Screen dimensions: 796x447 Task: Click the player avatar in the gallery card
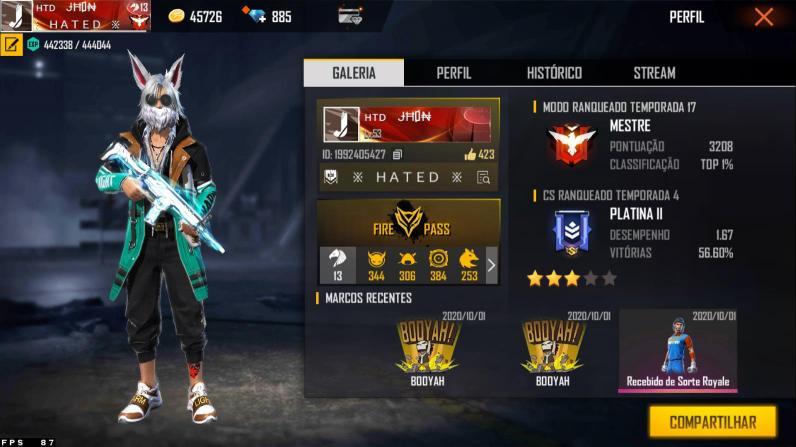click(x=341, y=123)
